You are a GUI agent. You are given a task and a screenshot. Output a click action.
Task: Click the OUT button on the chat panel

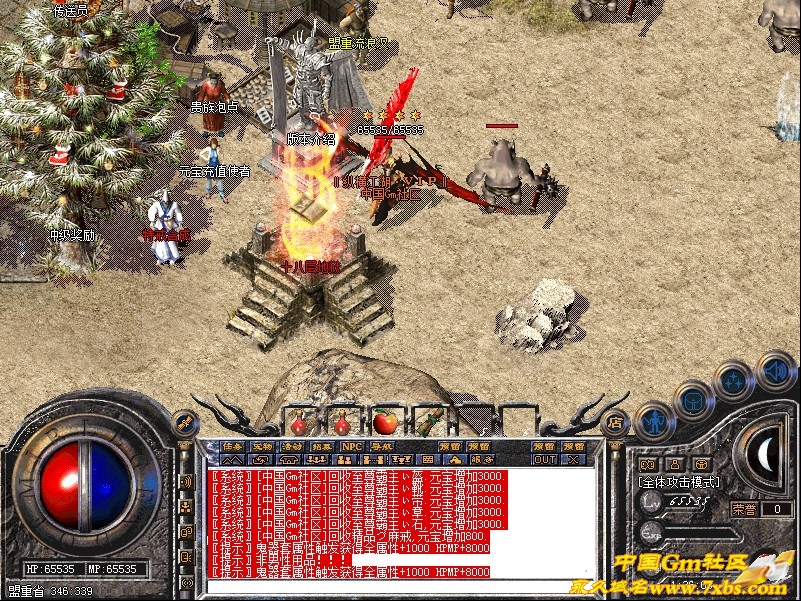click(544, 460)
